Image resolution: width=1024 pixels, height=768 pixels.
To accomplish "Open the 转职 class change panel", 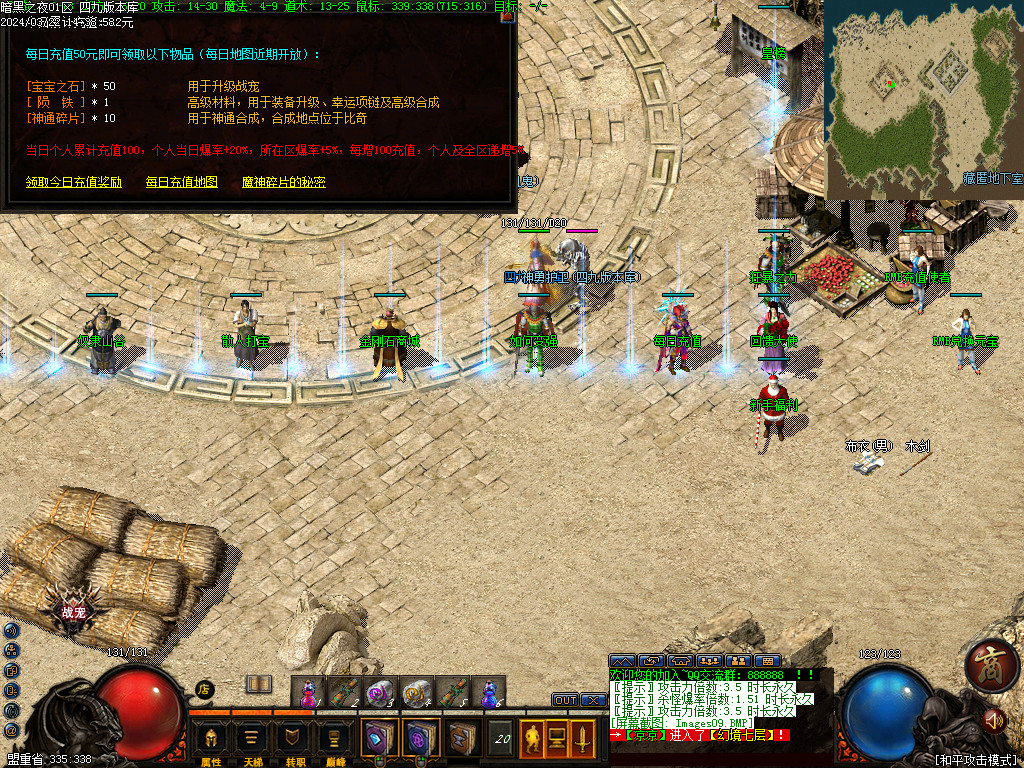I will [x=292, y=741].
